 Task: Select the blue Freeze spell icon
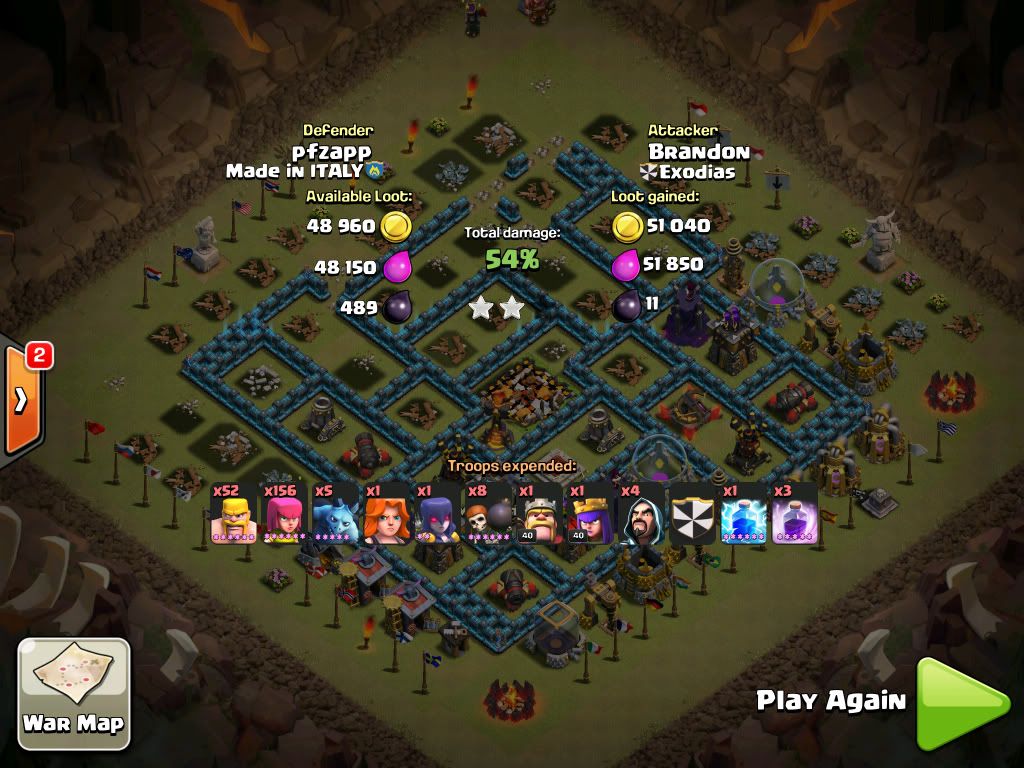click(x=744, y=516)
